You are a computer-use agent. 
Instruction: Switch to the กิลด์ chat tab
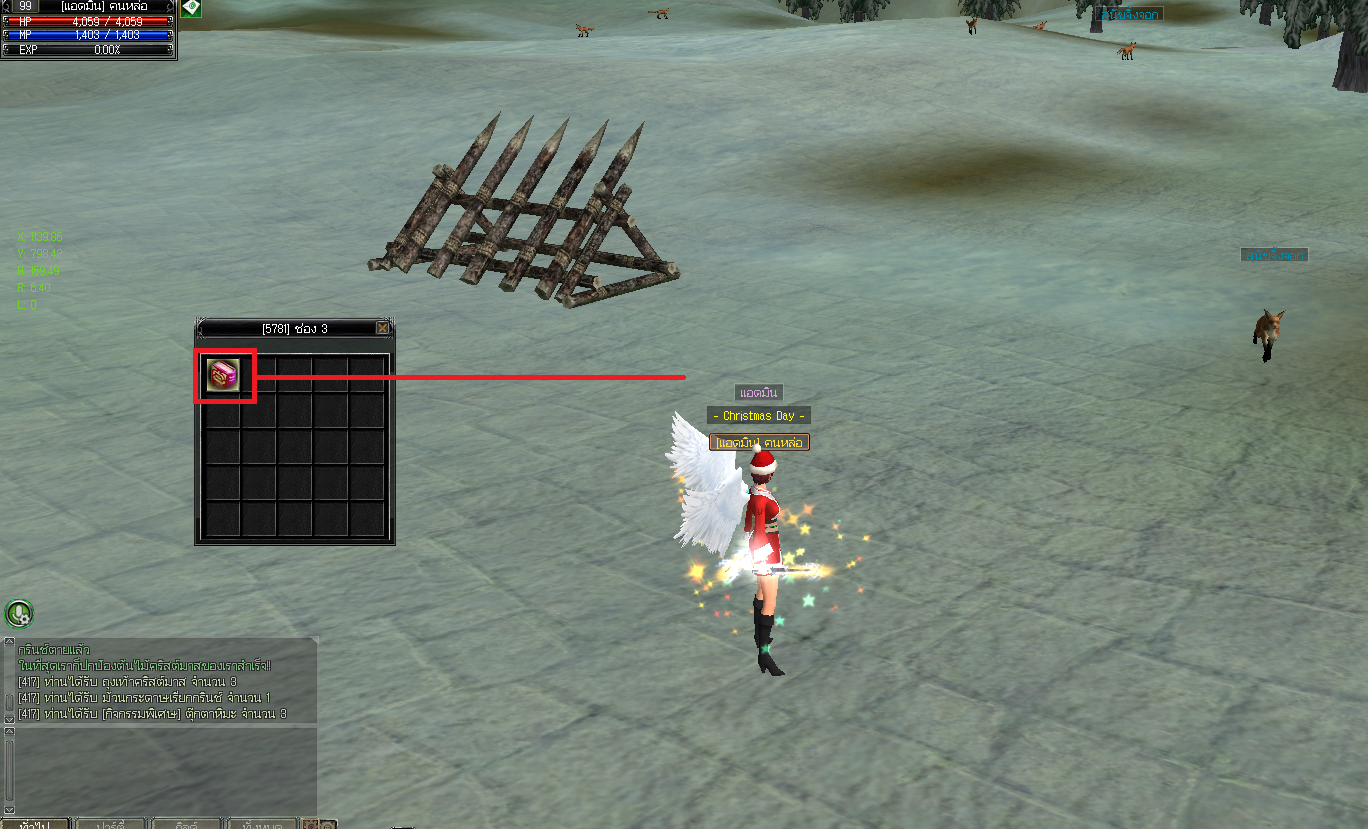pyautogui.click(x=187, y=824)
